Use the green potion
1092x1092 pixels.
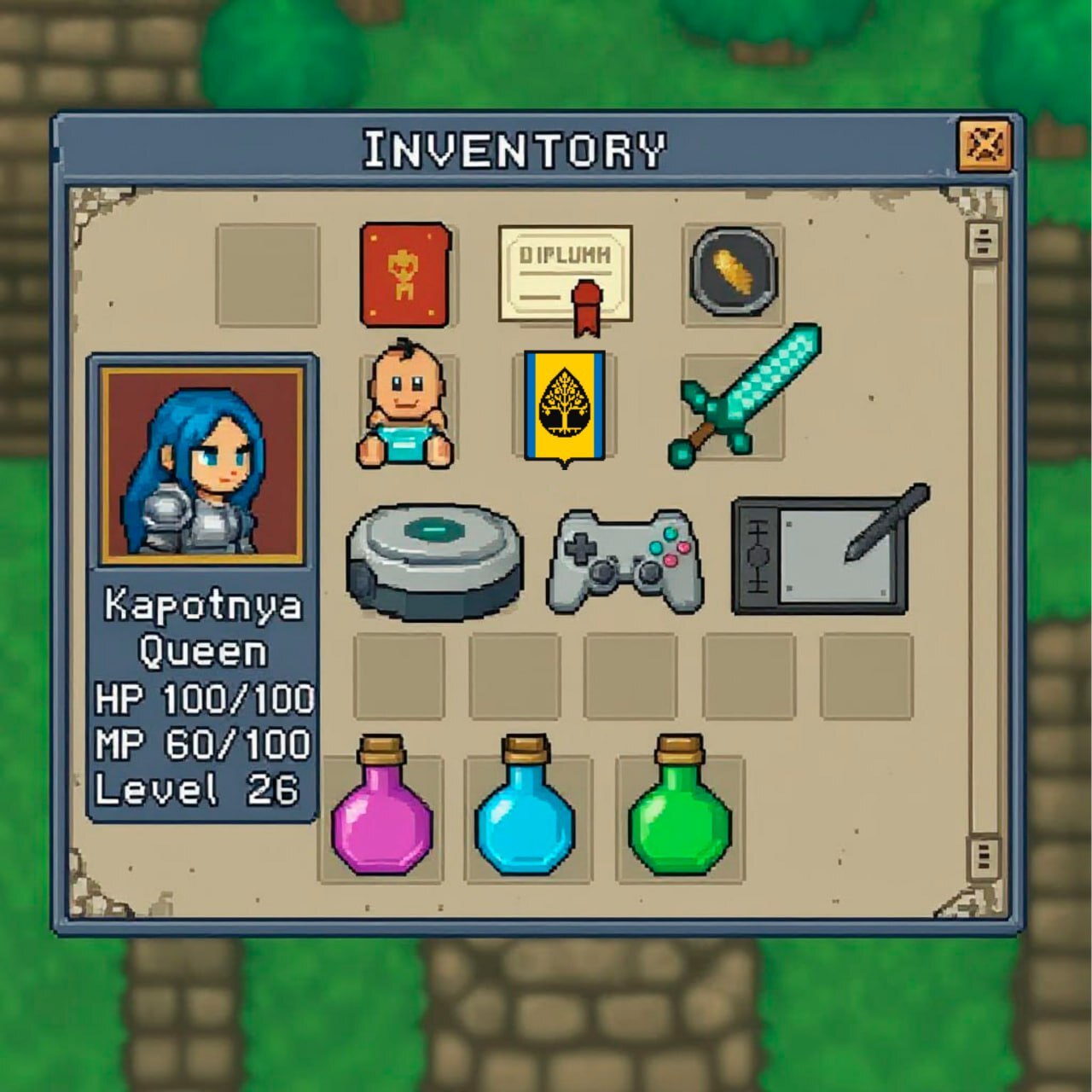(679, 810)
